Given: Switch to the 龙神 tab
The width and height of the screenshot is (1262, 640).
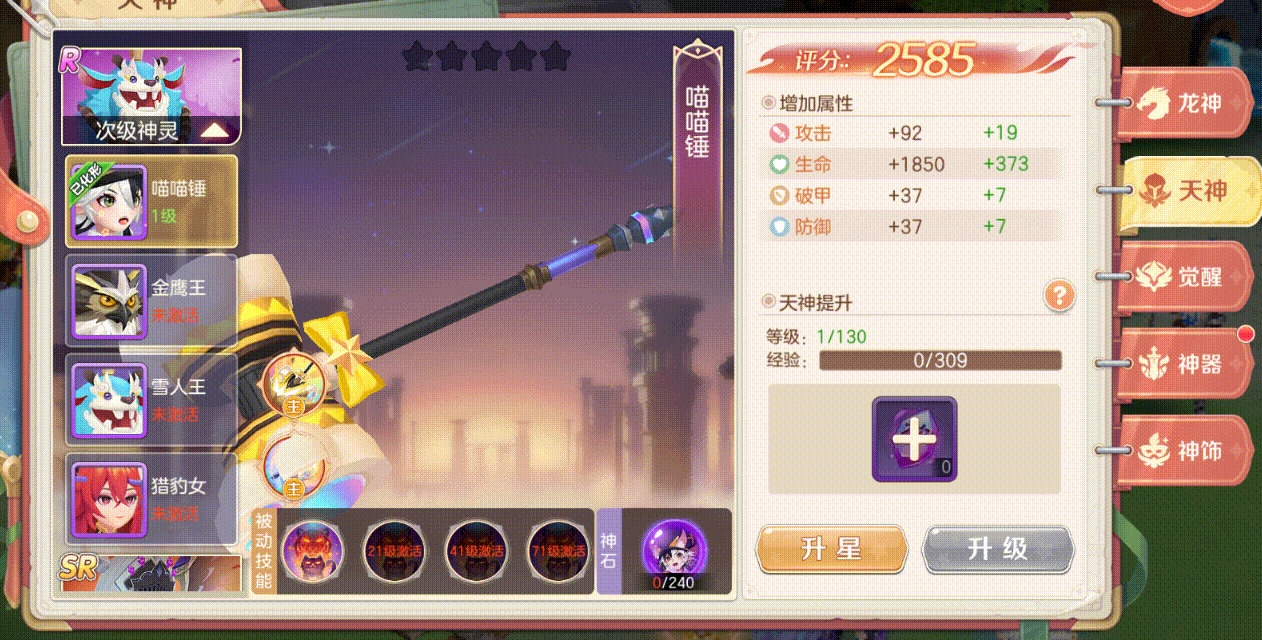Looking at the screenshot, I should click(x=1187, y=103).
